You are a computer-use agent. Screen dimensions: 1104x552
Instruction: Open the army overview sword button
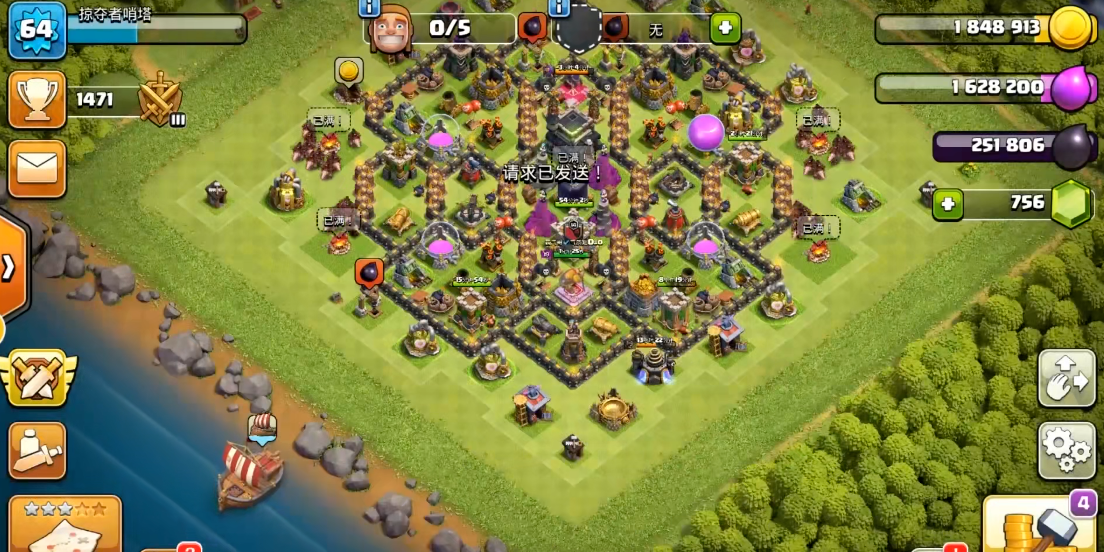(37, 450)
